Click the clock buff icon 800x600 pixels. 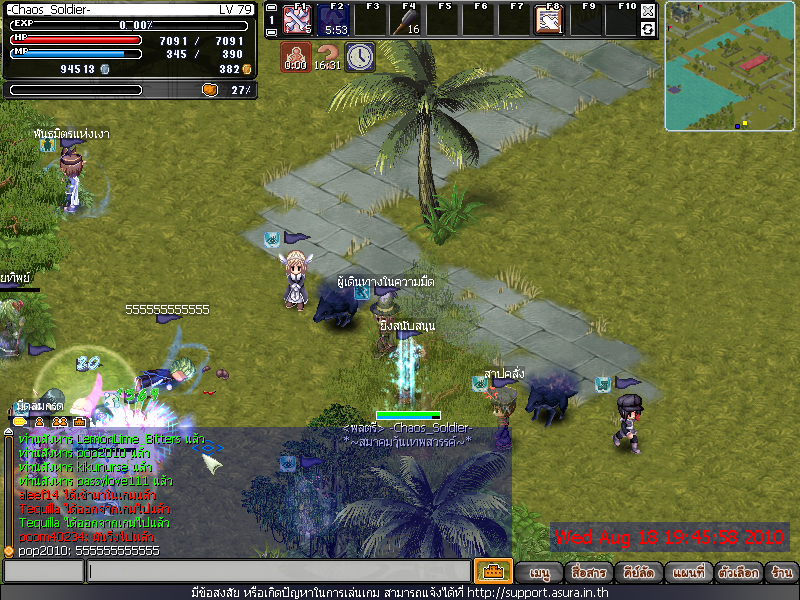point(360,56)
